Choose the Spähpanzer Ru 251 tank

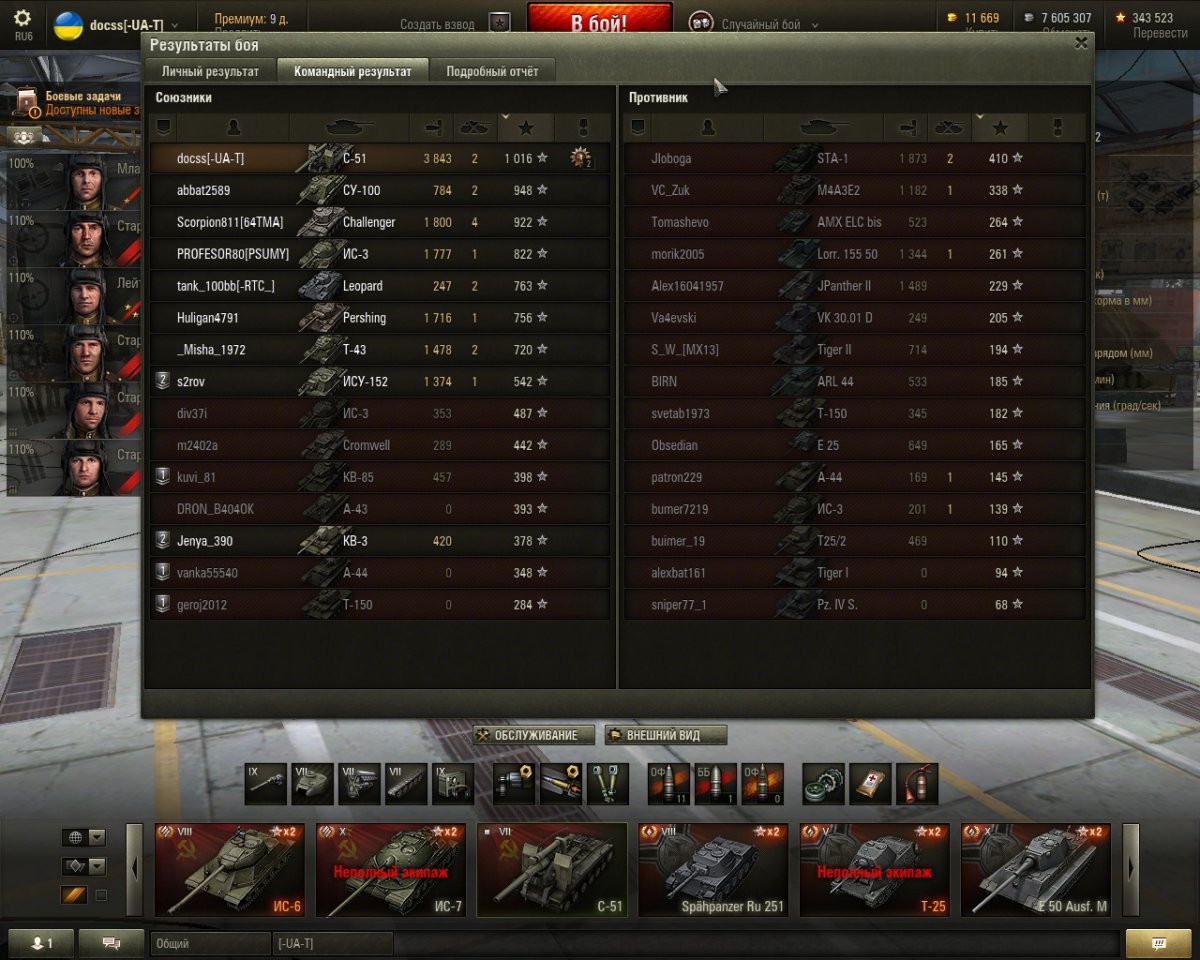point(713,870)
